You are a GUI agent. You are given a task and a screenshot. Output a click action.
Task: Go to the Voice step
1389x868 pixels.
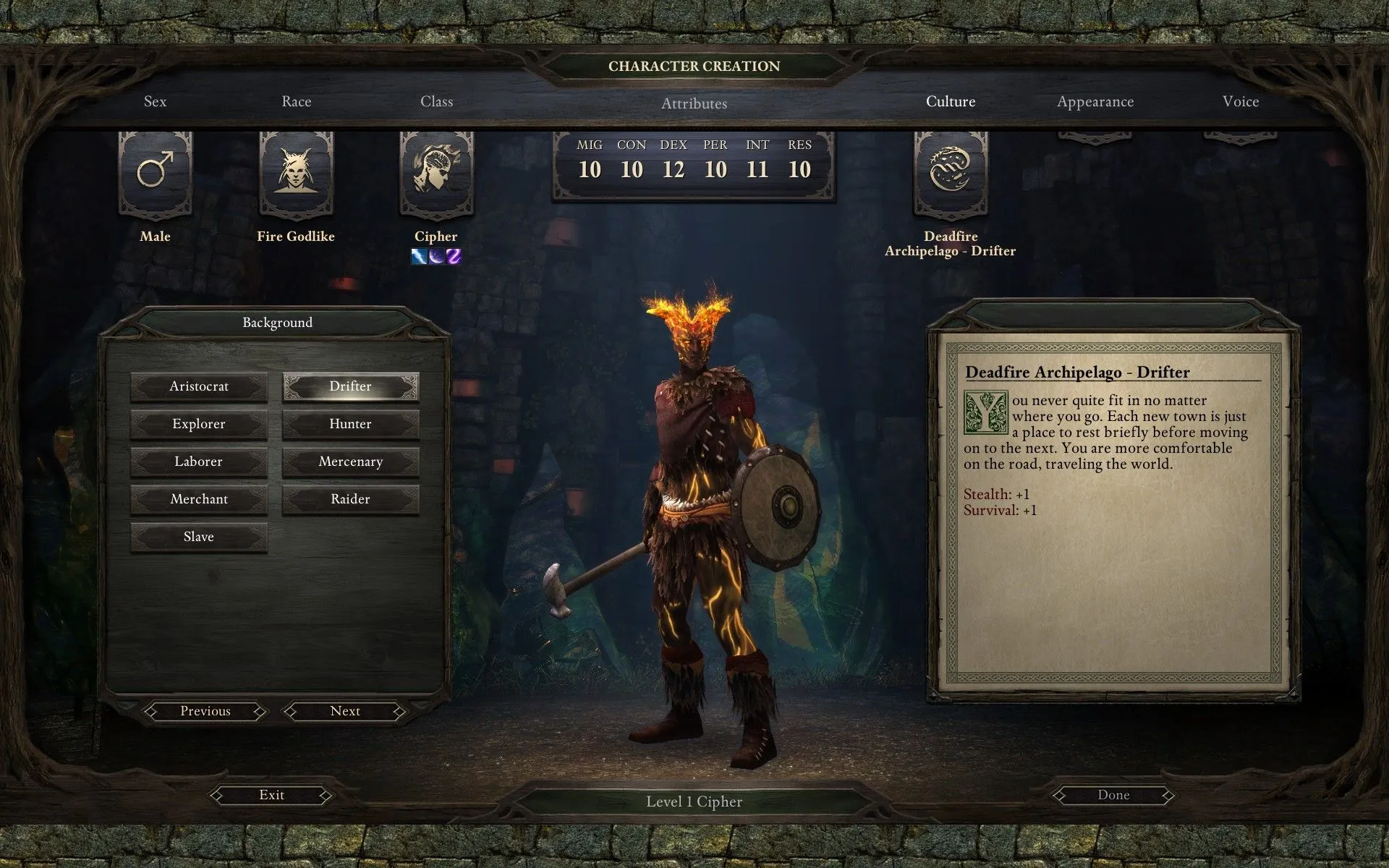tap(1241, 102)
